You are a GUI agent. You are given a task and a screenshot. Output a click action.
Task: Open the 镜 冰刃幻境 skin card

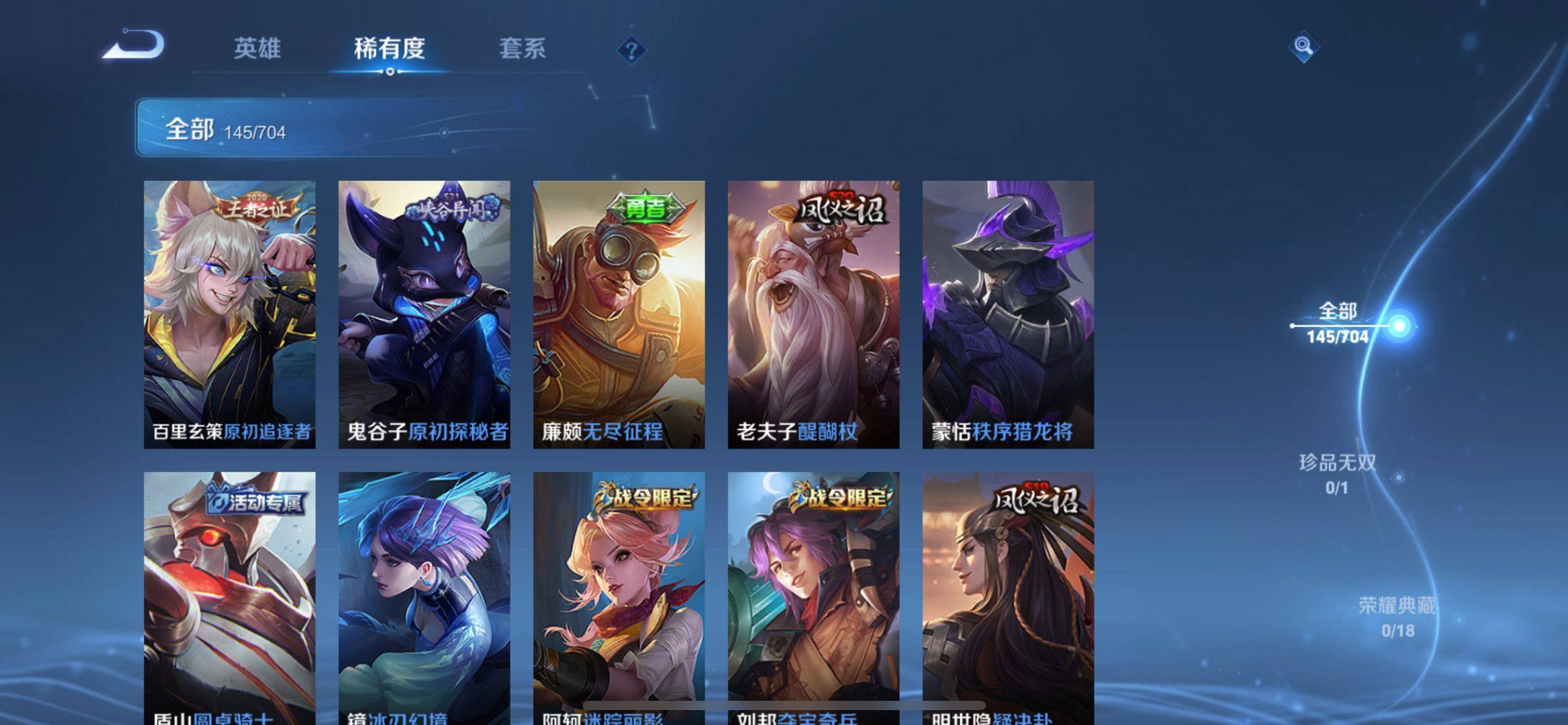tap(424, 595)
